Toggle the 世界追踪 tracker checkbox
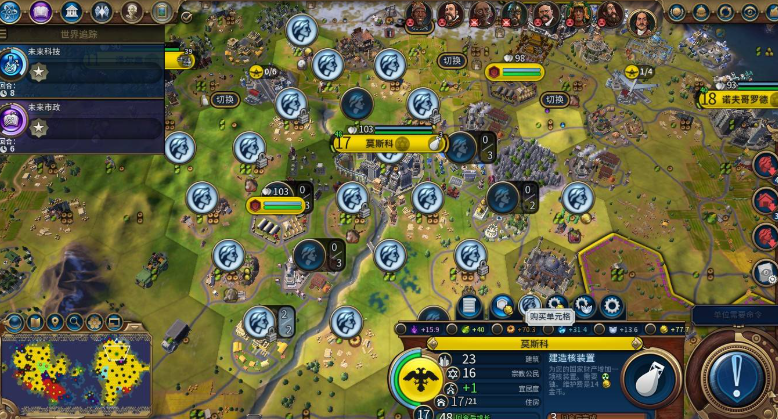 [x=186, y=17]
